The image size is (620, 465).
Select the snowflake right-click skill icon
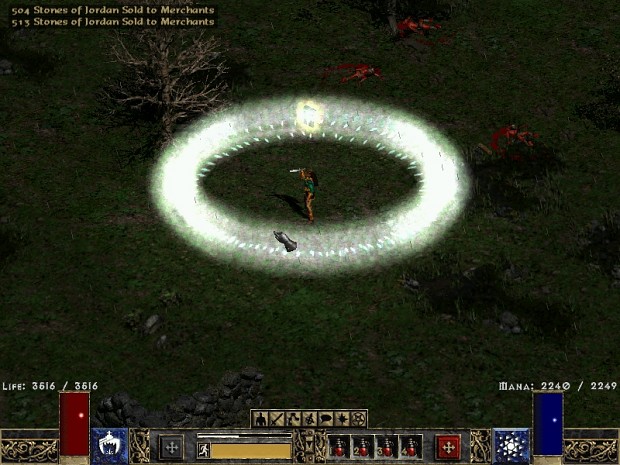(x=511, y=446)
